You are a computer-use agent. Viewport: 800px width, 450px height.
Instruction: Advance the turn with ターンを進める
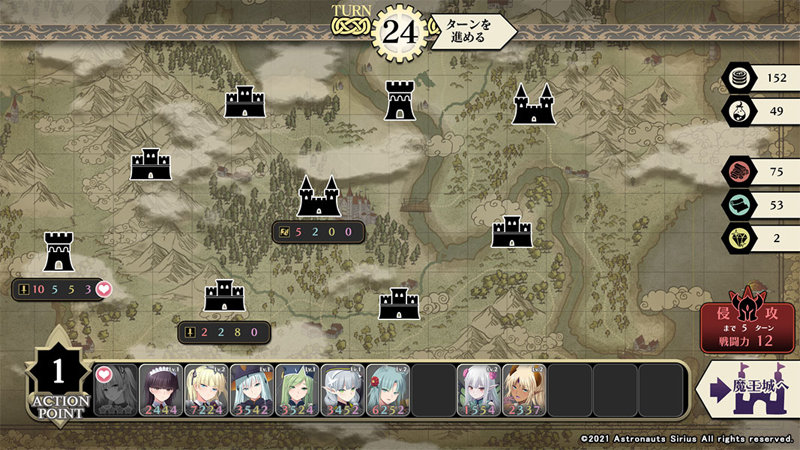click(471, 30)
